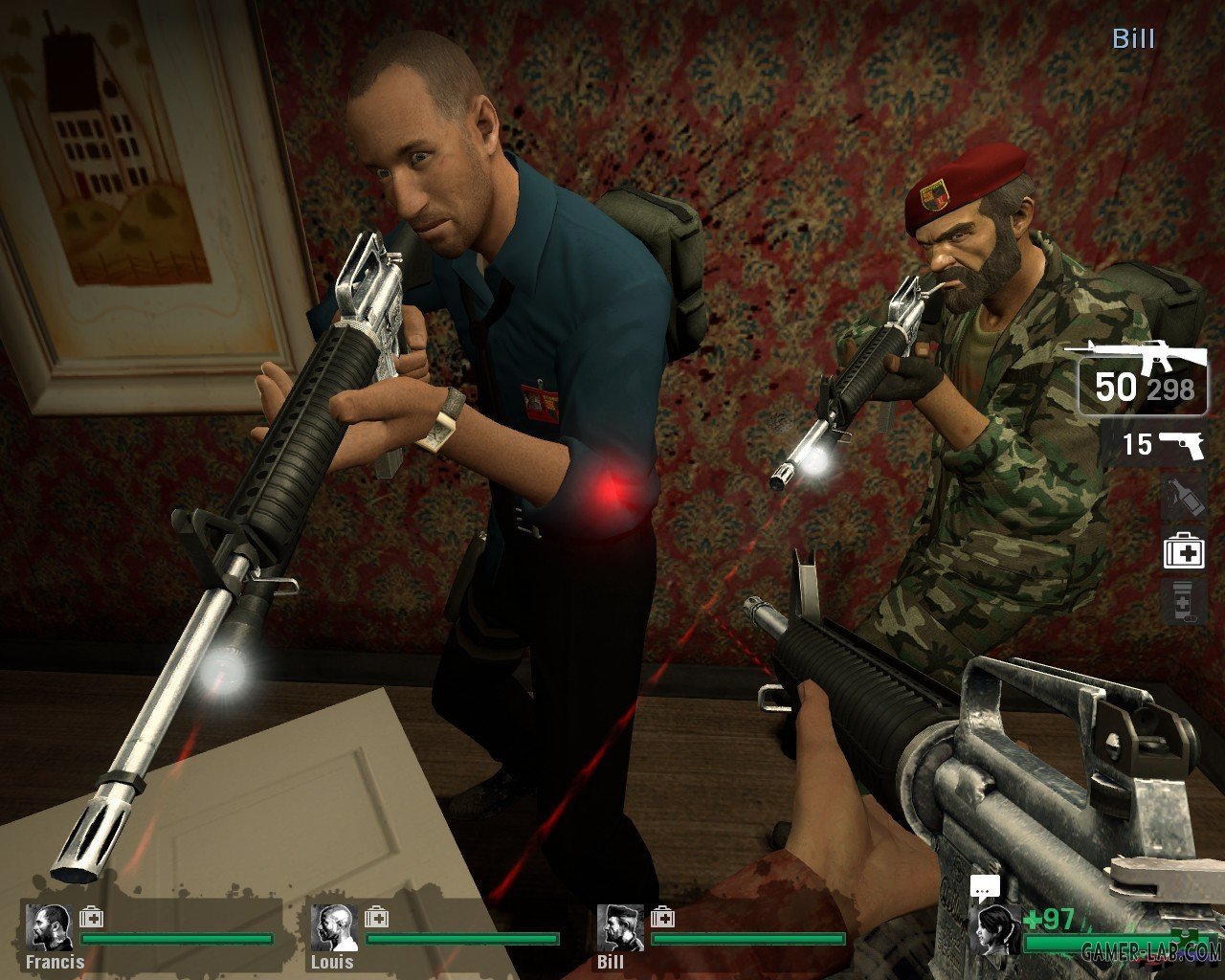Image resolution: width=1225 pixels, height=980 pixels.
Task: Click the medkit icon beside Bill's portrait
Action: pos(662,918)
